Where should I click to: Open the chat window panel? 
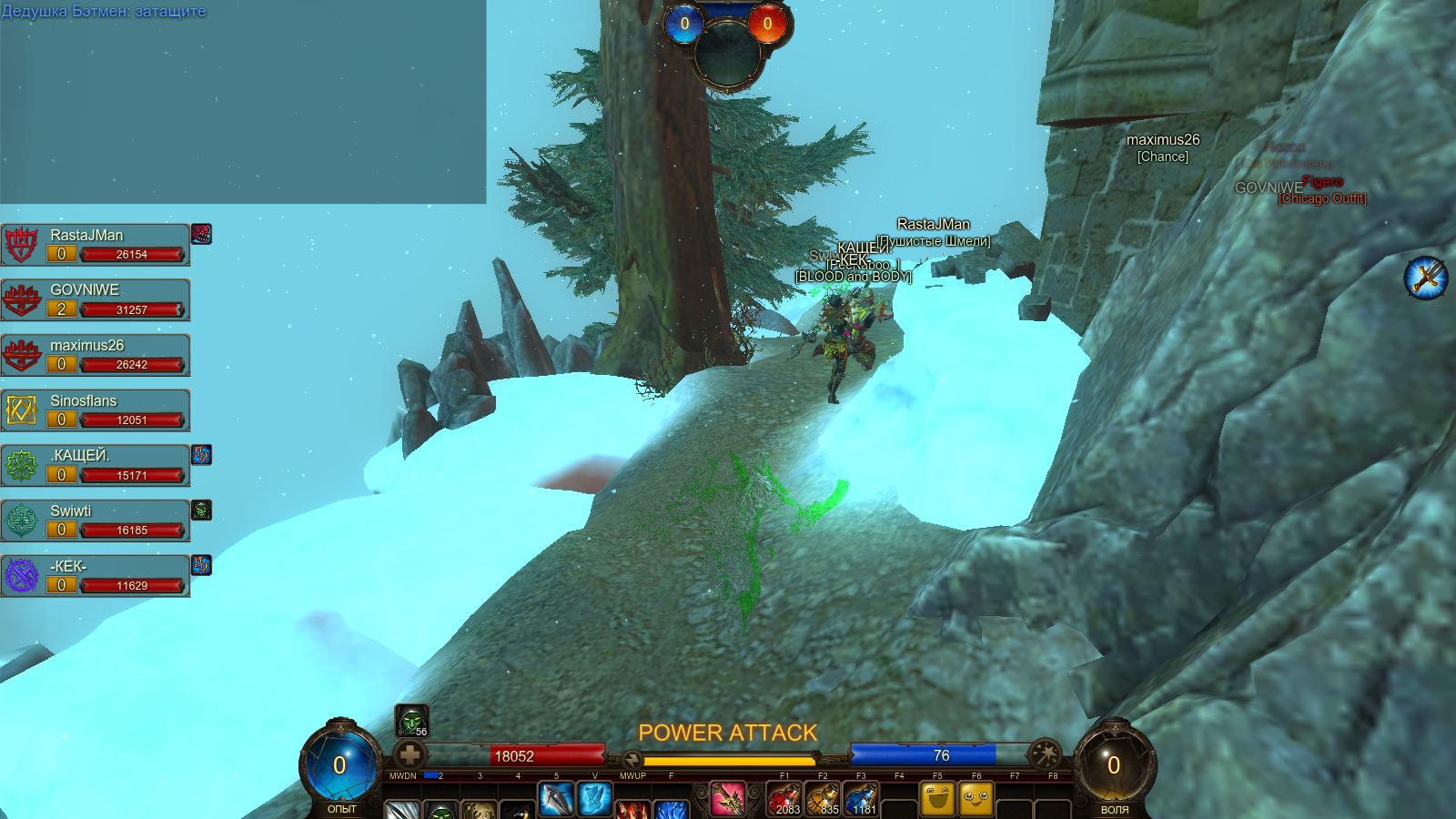click(243, 102)
